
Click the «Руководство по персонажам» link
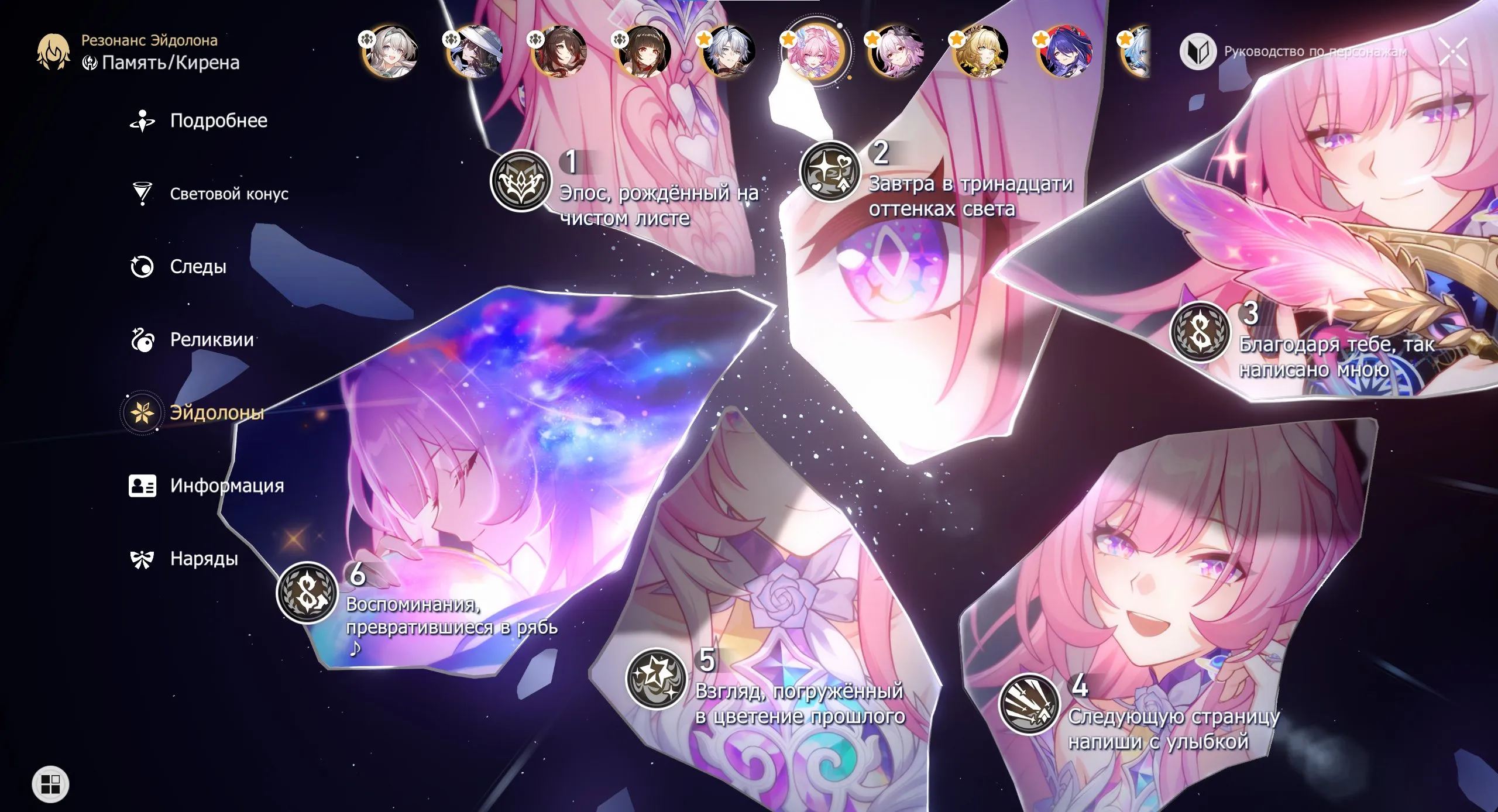pos(1317,53)
